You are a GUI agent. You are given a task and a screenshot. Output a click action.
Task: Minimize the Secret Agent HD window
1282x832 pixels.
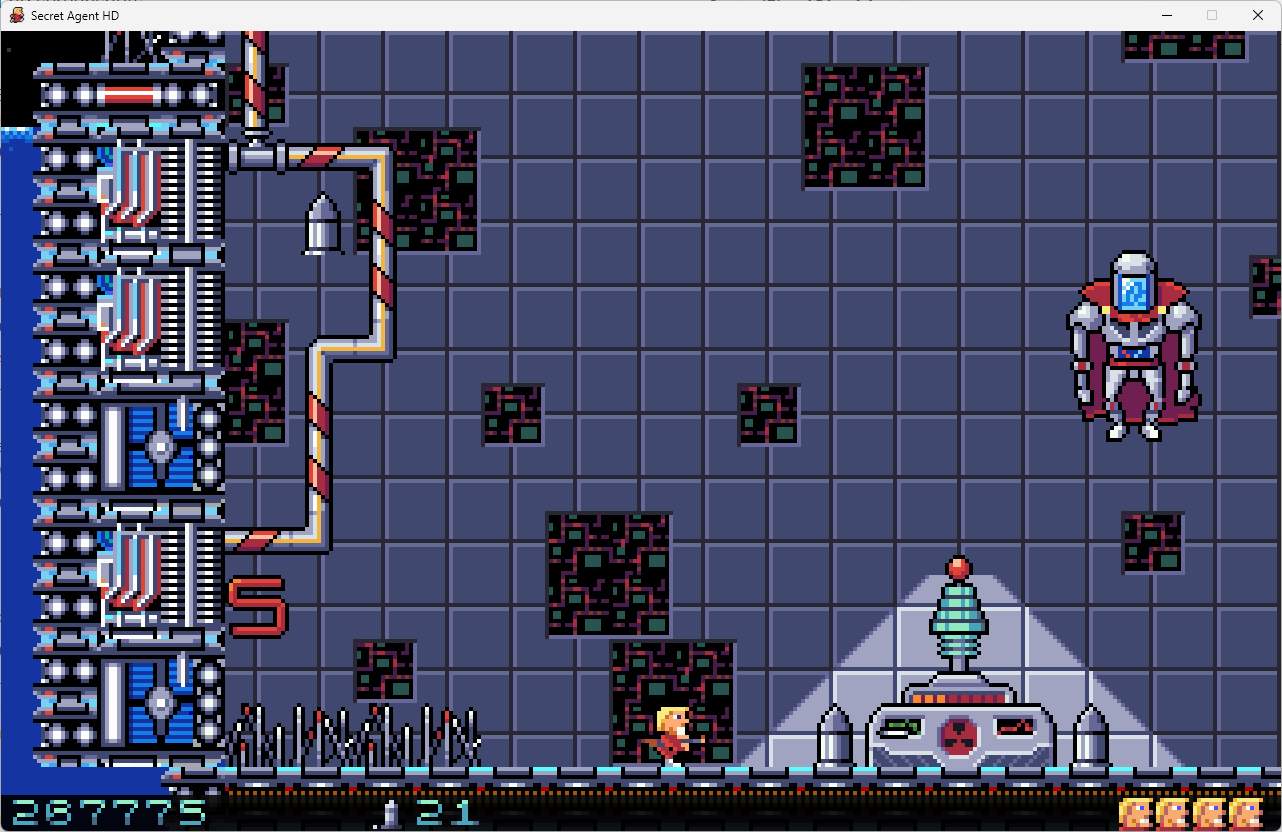[x=1166, y=15]
